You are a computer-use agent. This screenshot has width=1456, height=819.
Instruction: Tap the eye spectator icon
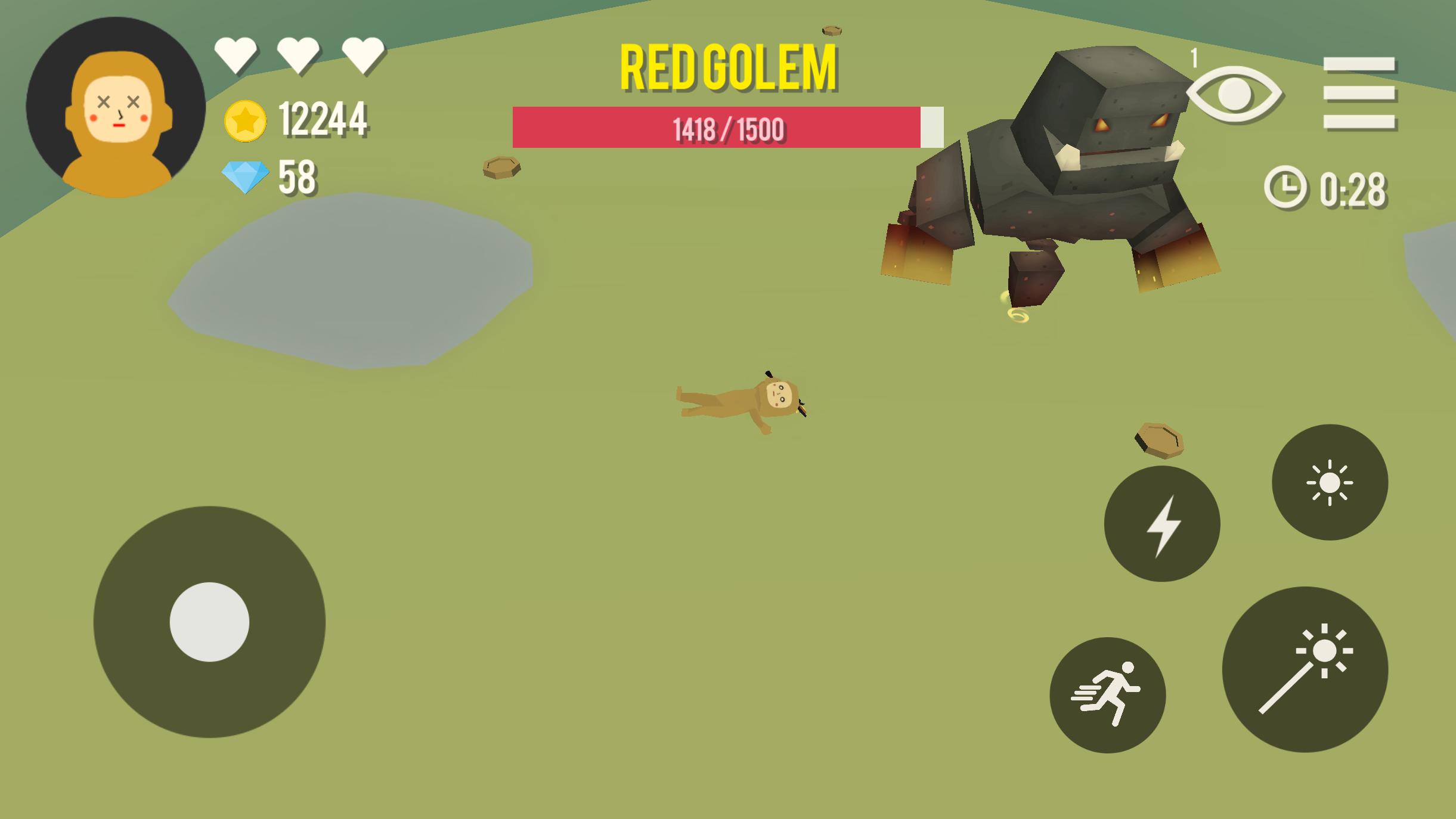coord(1234,94)
